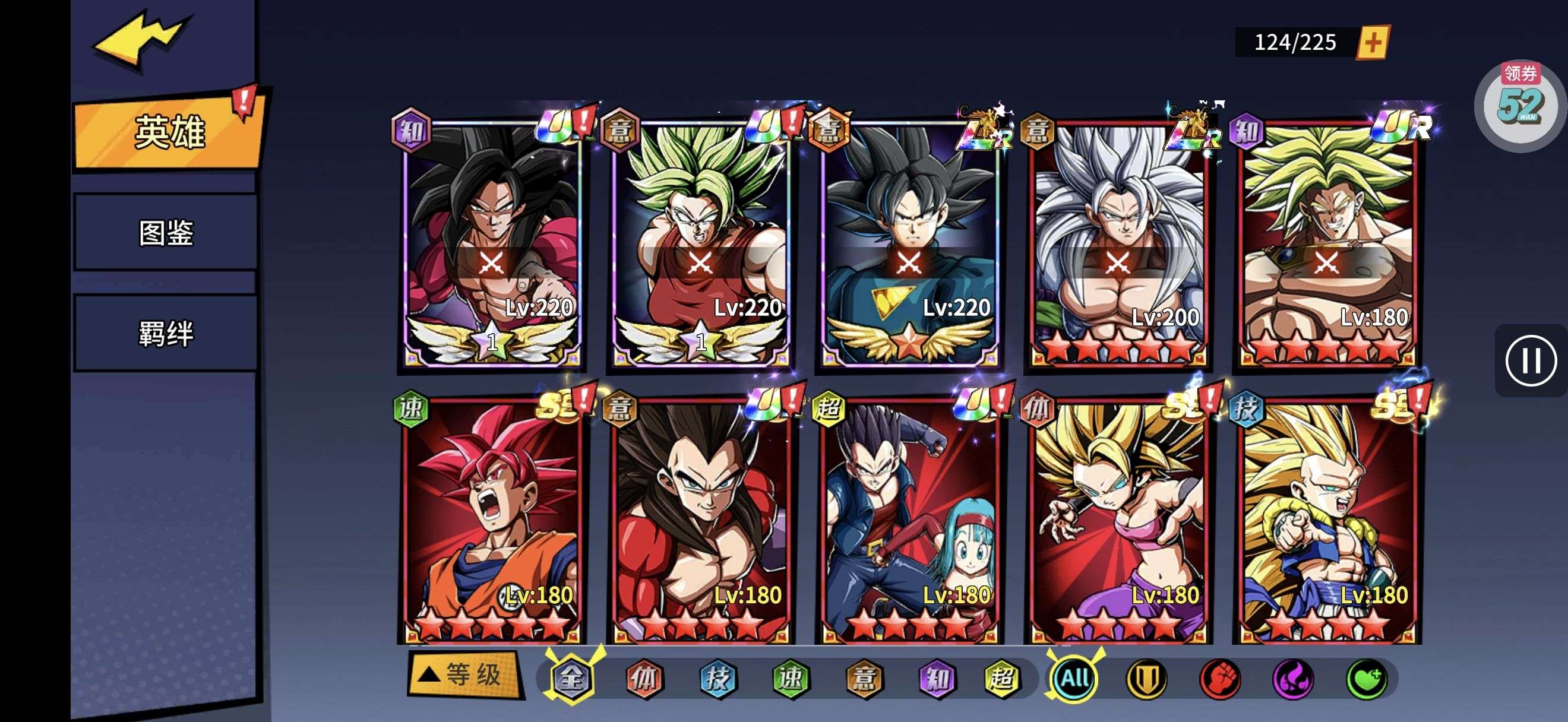
Task: Filter by the red fist role icon
Action: (1220, 678)
